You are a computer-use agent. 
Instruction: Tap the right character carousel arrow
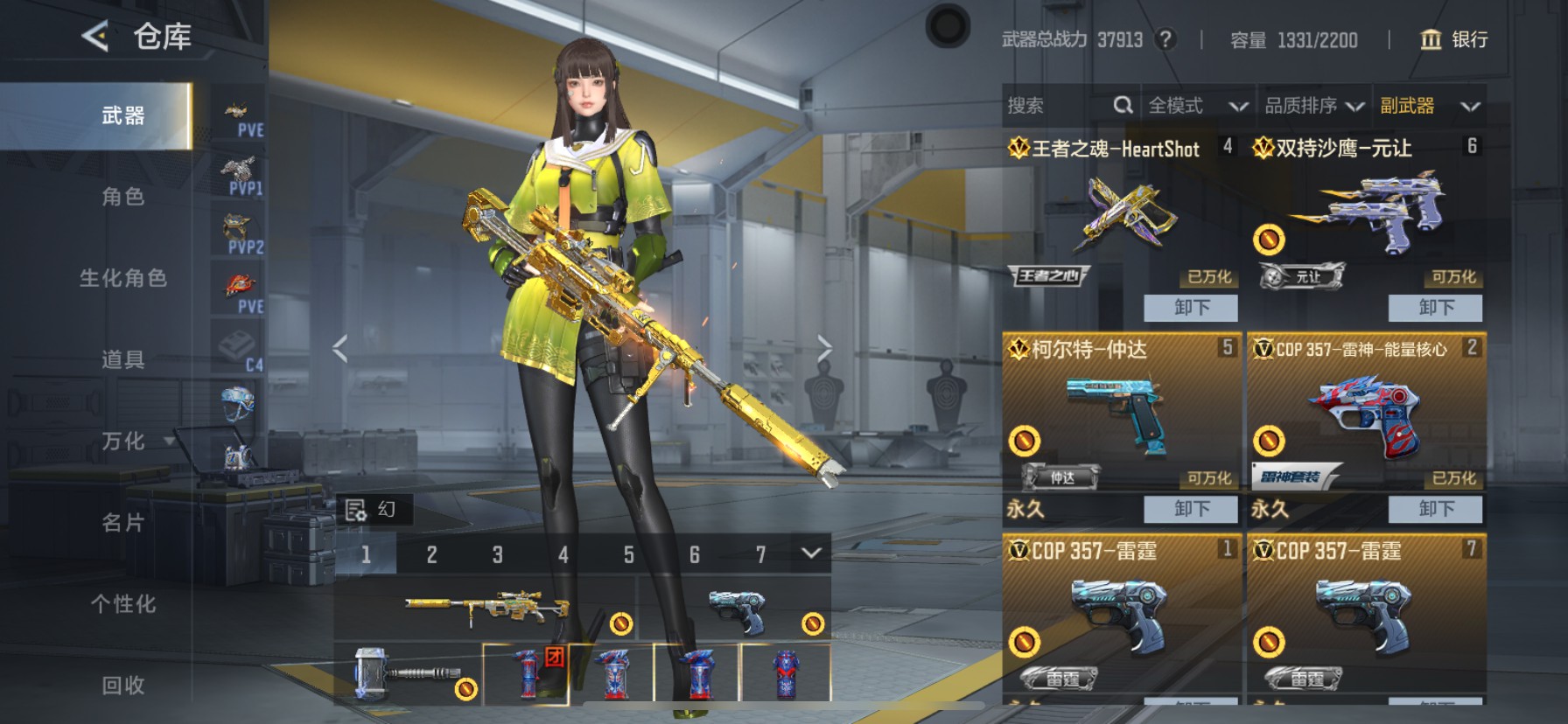coord(826,347)
